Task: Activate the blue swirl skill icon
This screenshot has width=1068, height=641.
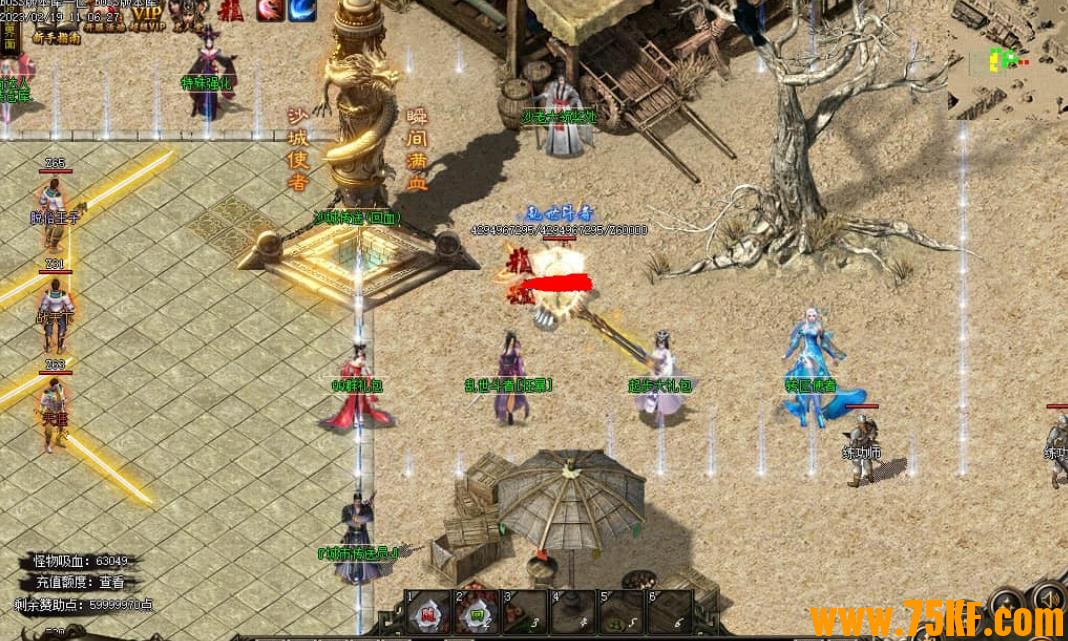Action: pyautogui.click(x=302, y=11)
